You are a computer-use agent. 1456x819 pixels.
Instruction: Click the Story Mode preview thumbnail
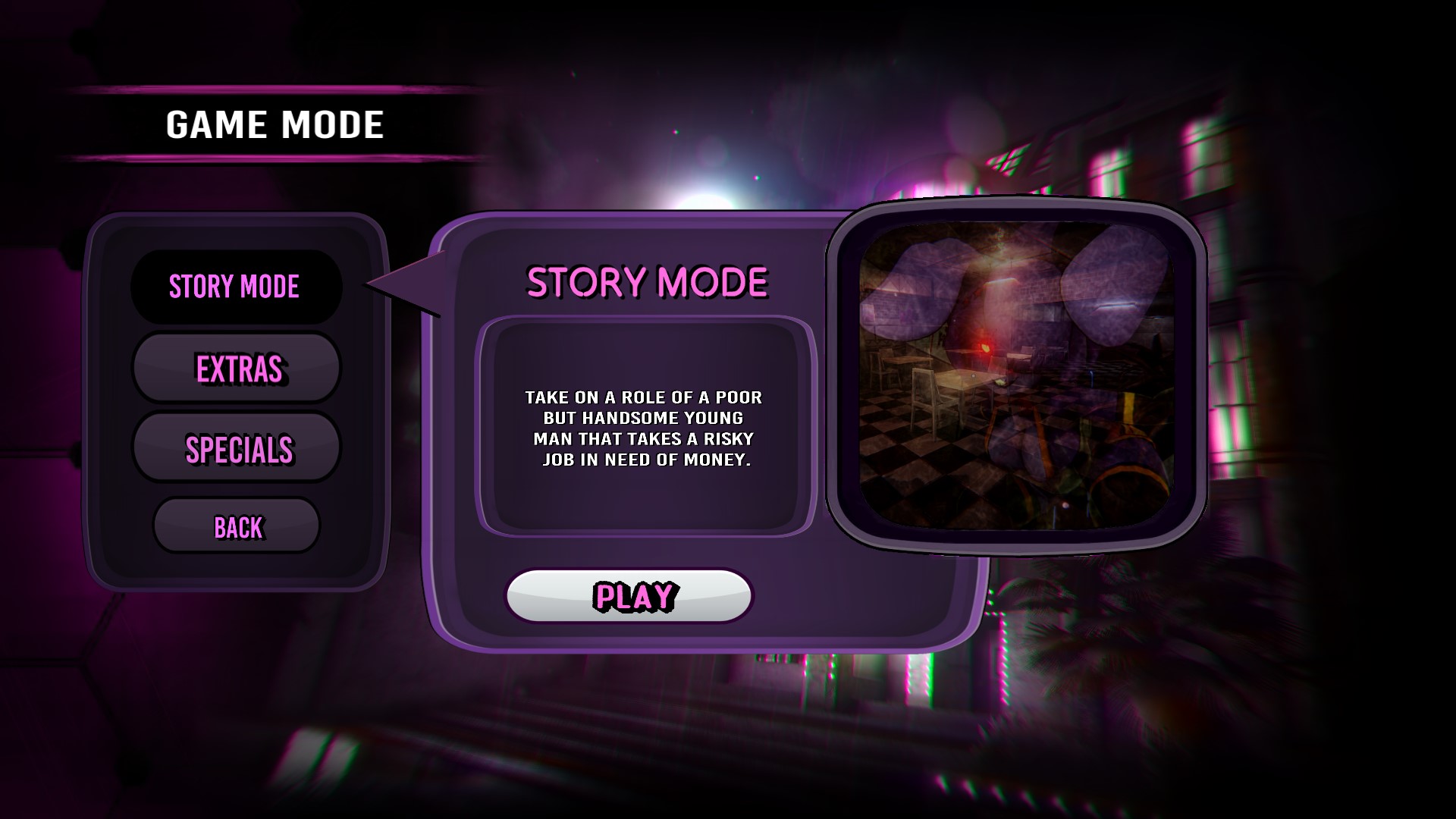1016,376
